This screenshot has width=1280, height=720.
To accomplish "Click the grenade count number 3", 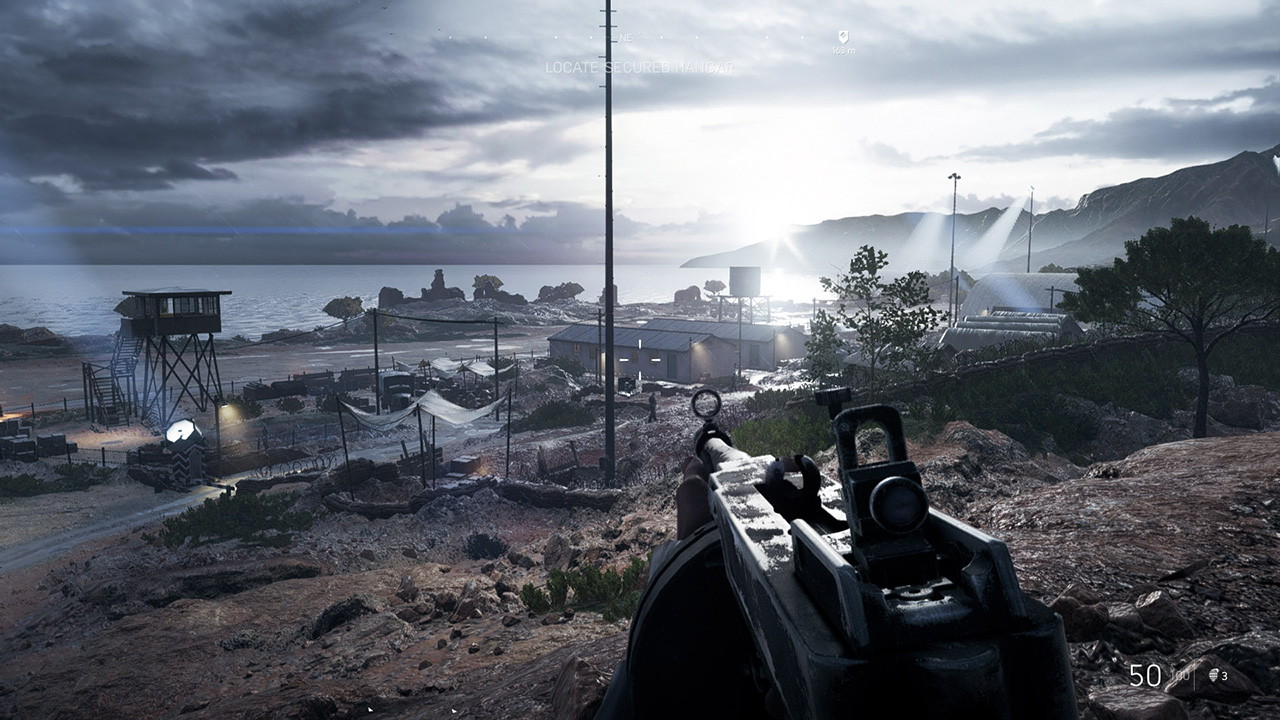I will tap(1223, 676).
